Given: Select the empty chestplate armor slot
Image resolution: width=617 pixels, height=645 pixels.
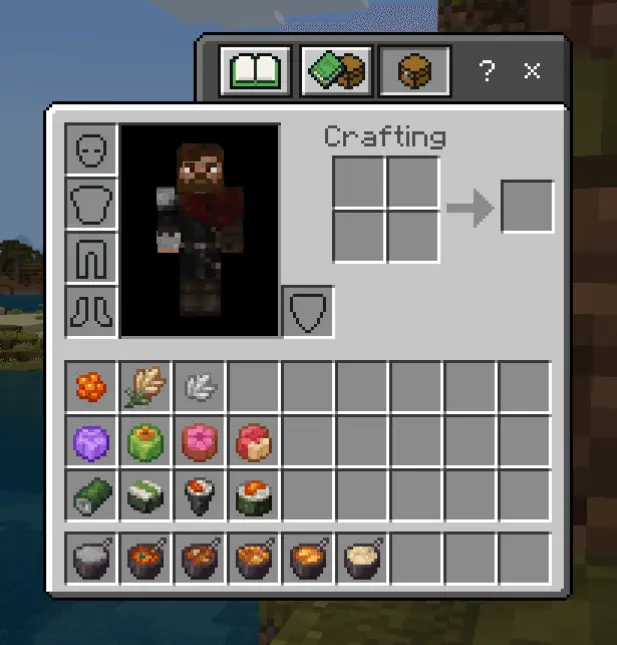Looking at the screenshot, I should tap(92, 204).
